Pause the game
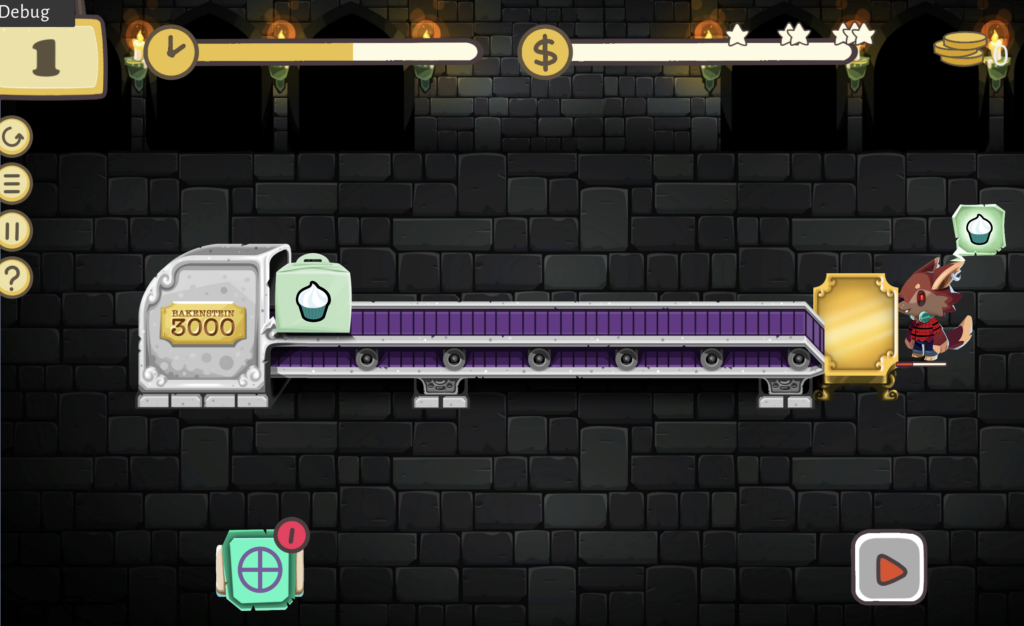This screenshot has width=1024, height=626. (x=14, y=231)
